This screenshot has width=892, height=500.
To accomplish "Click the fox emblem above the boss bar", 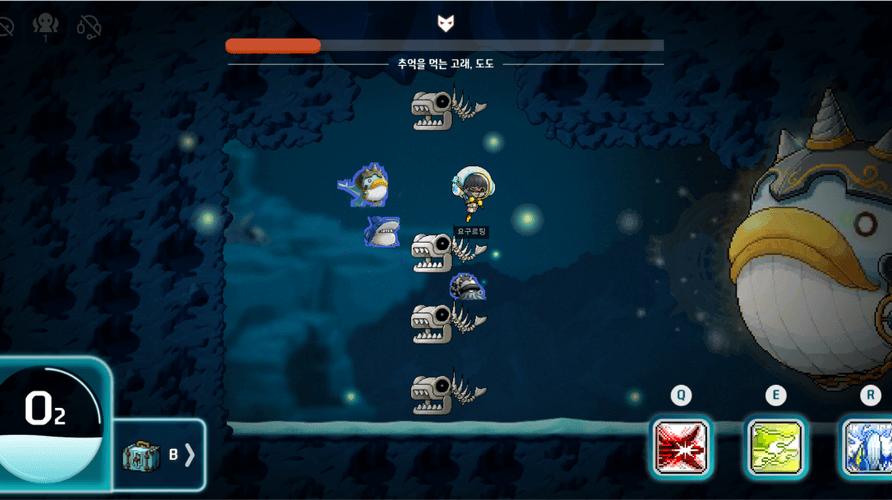I will pyautogui.click(x=446, y=23).
